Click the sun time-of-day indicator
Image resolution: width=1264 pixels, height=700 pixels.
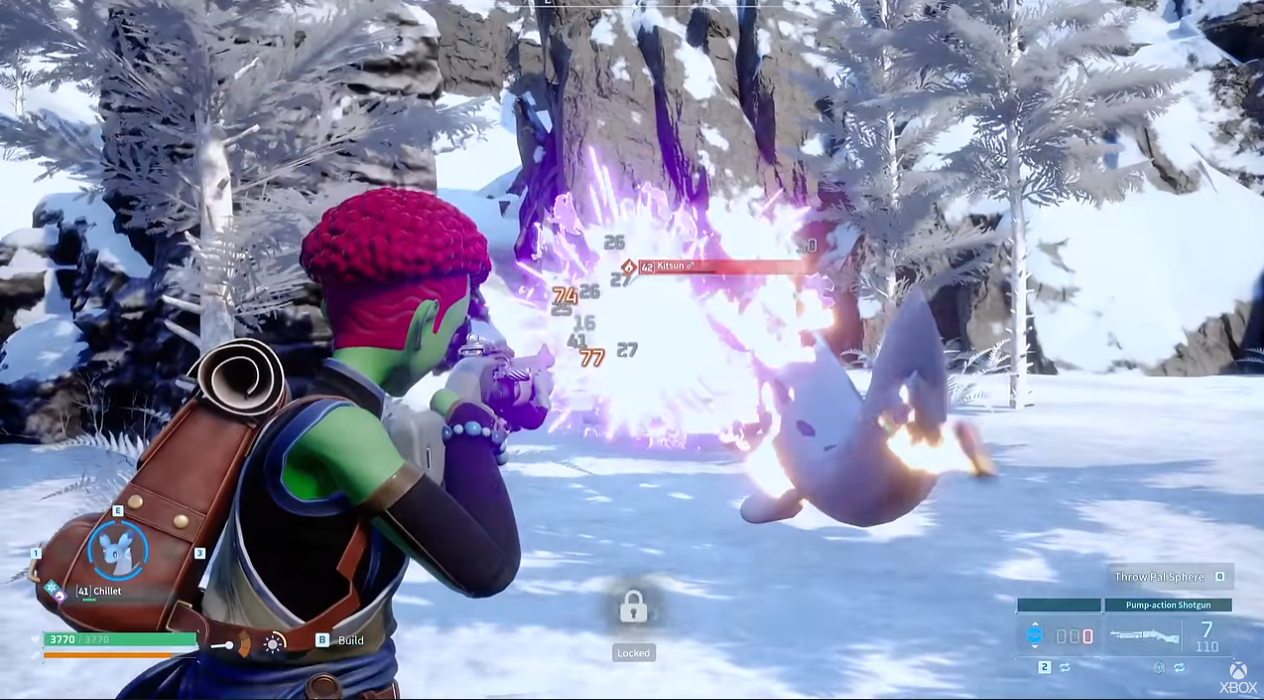pos(273,642)
